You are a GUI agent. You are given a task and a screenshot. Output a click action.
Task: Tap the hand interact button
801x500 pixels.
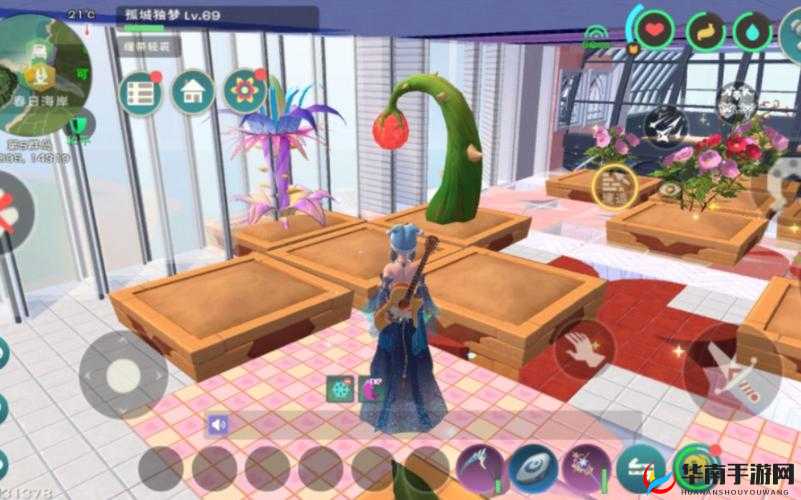[x=584, y=349]
